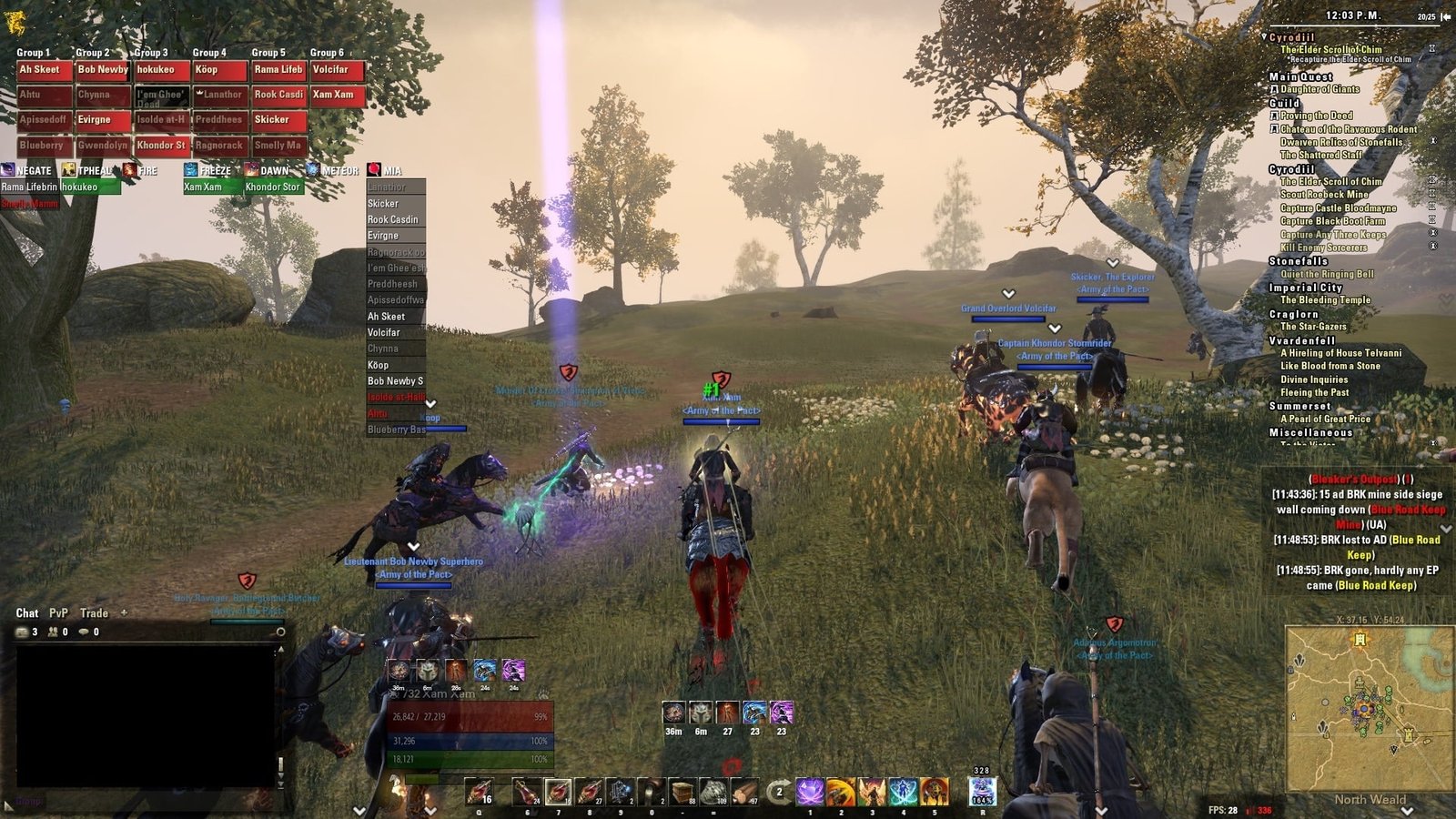This screenshot has width=1456, height=819.
Task: Use the wood logs item slot
Action: click(x=682, y=792)
